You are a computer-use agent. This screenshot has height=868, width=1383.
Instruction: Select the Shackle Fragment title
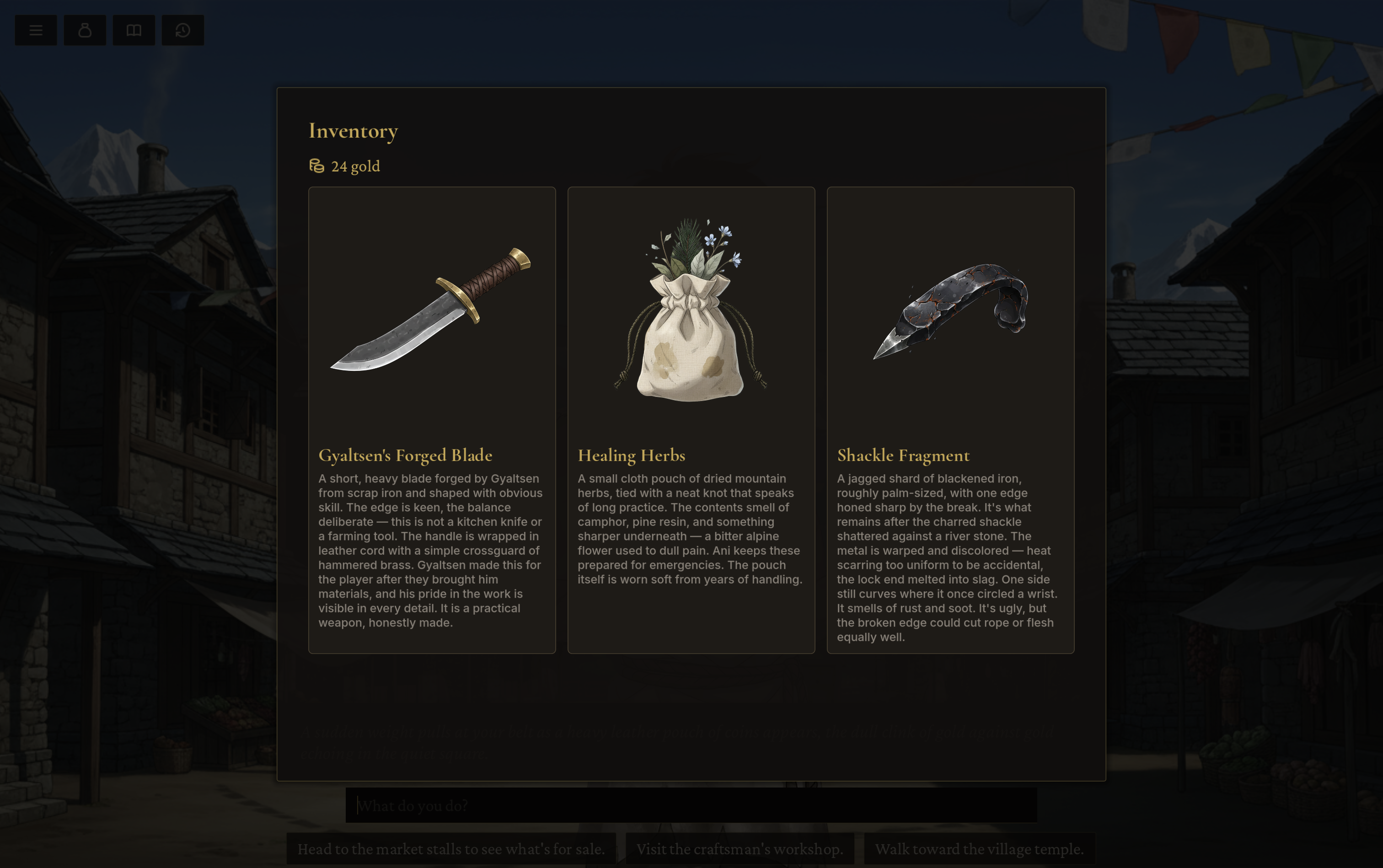902,455
